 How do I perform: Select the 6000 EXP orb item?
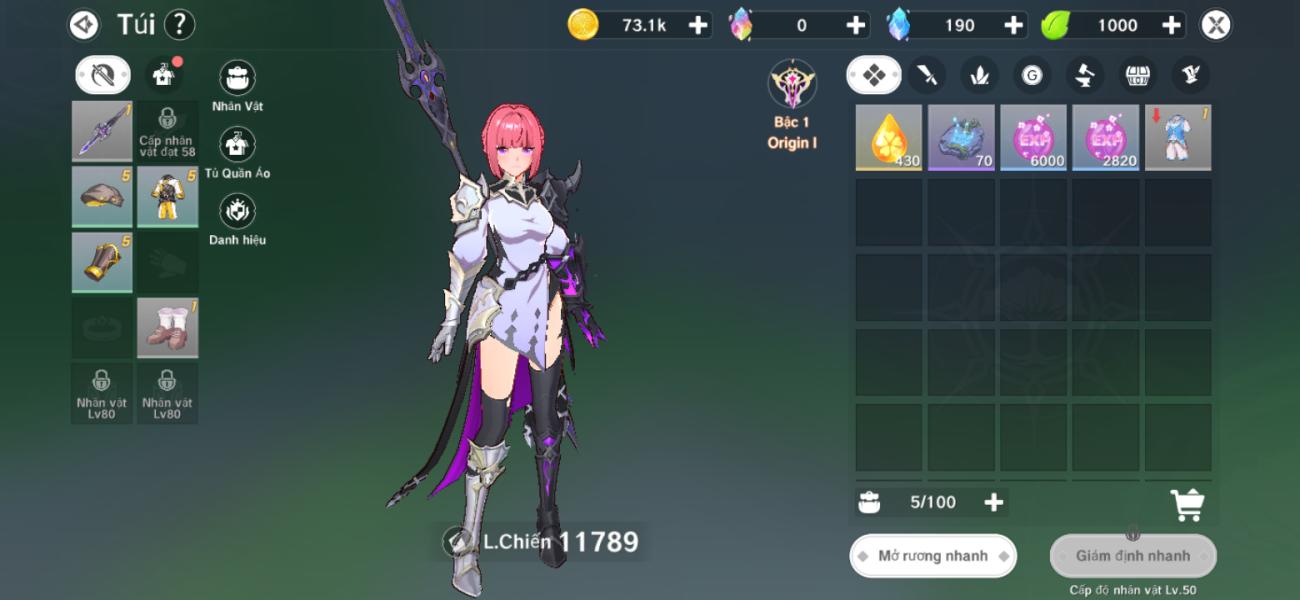pyautogui.click(x=1033, y=137)
